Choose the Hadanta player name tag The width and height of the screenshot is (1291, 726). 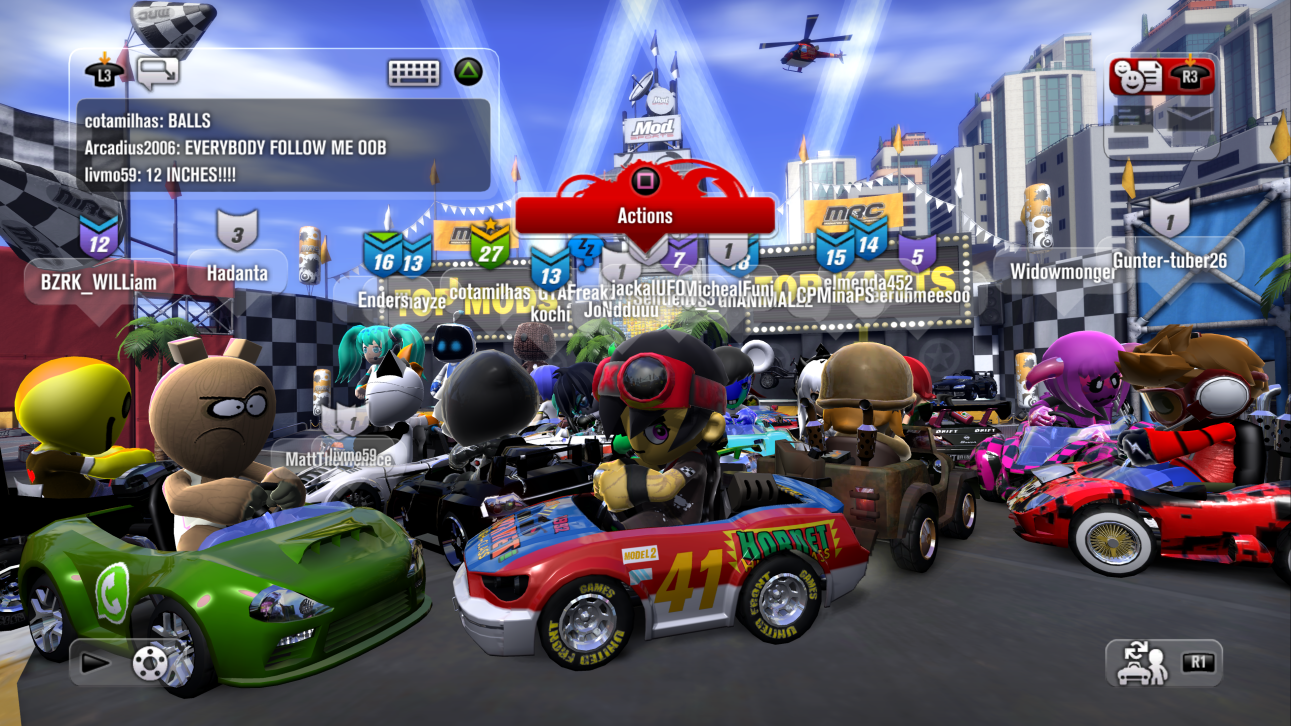(x=237, y=272)
